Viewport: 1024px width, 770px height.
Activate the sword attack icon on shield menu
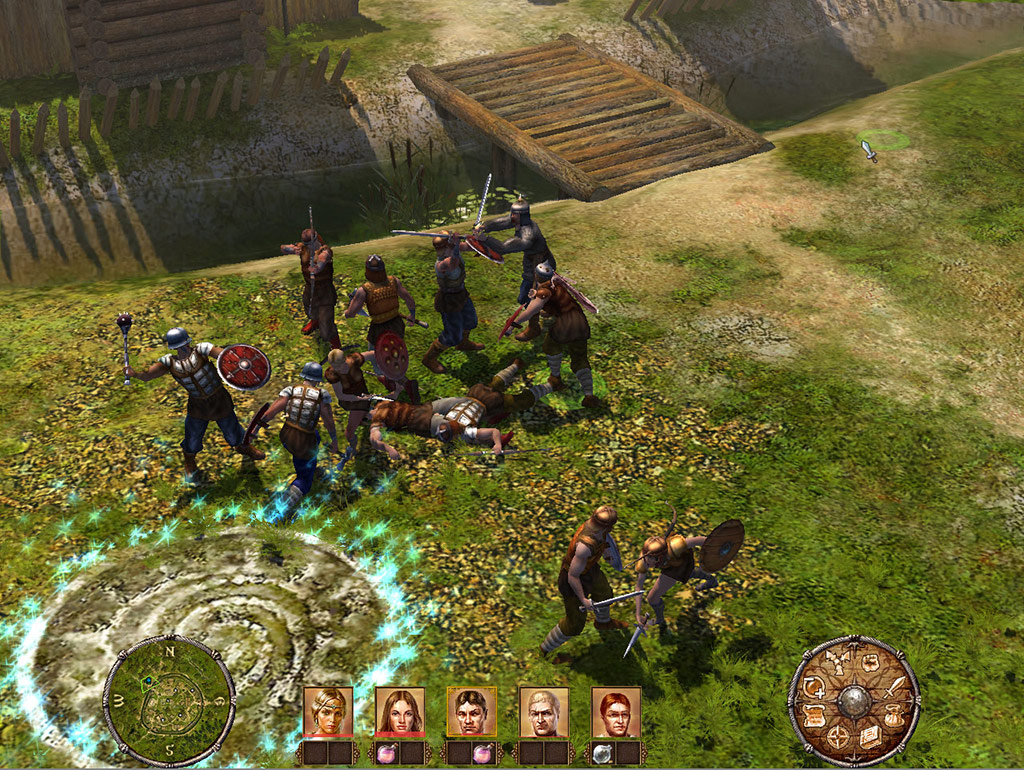pos(895,688)
